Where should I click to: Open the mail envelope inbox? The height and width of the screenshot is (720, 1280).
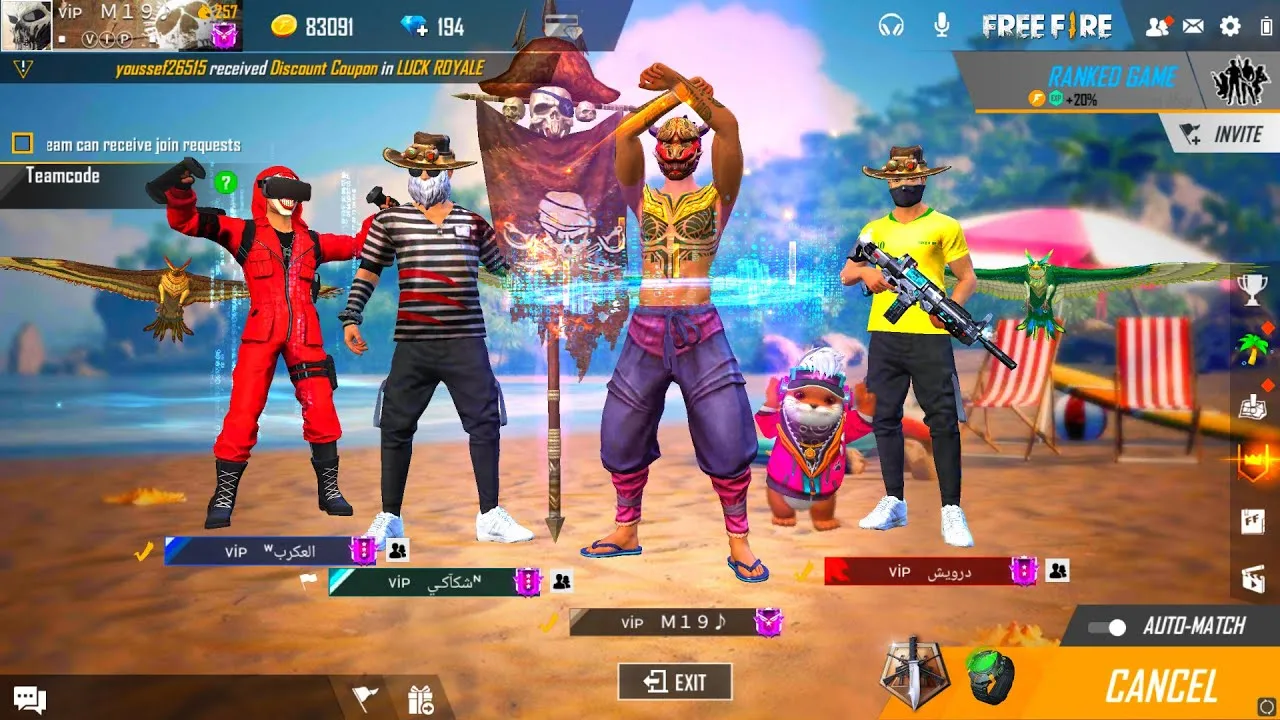(x=1193, y=27)
